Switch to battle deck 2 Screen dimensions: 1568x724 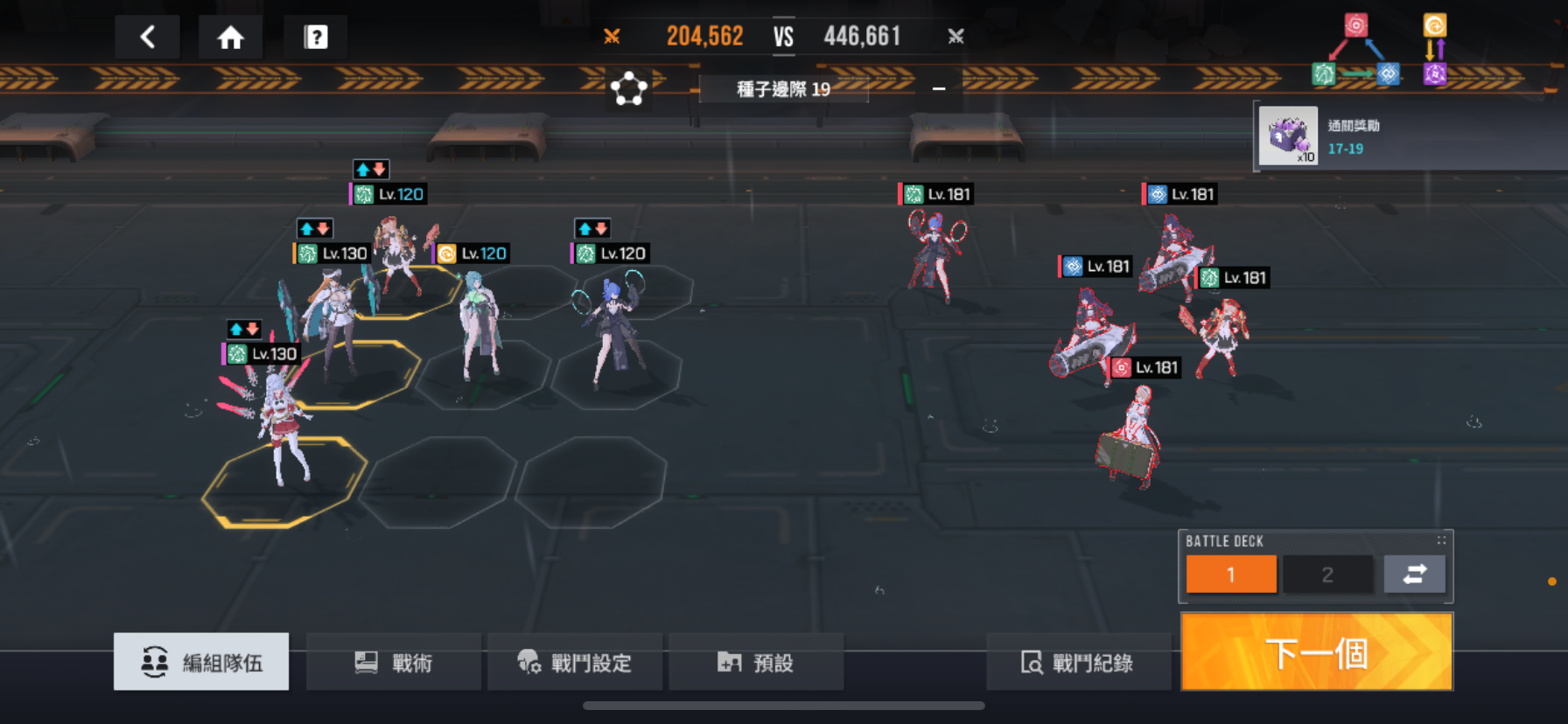[x=1326, y=574]
